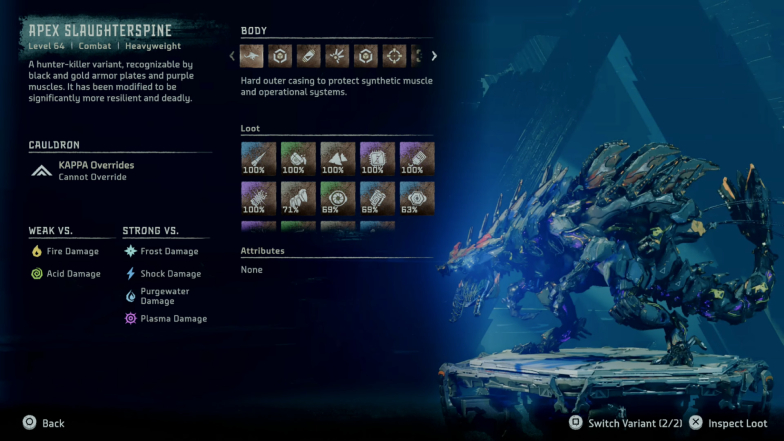Inspect the blue spike loot at 100%
The width and height of the screenshot is (784, 441).
click(x=258, y=158)
